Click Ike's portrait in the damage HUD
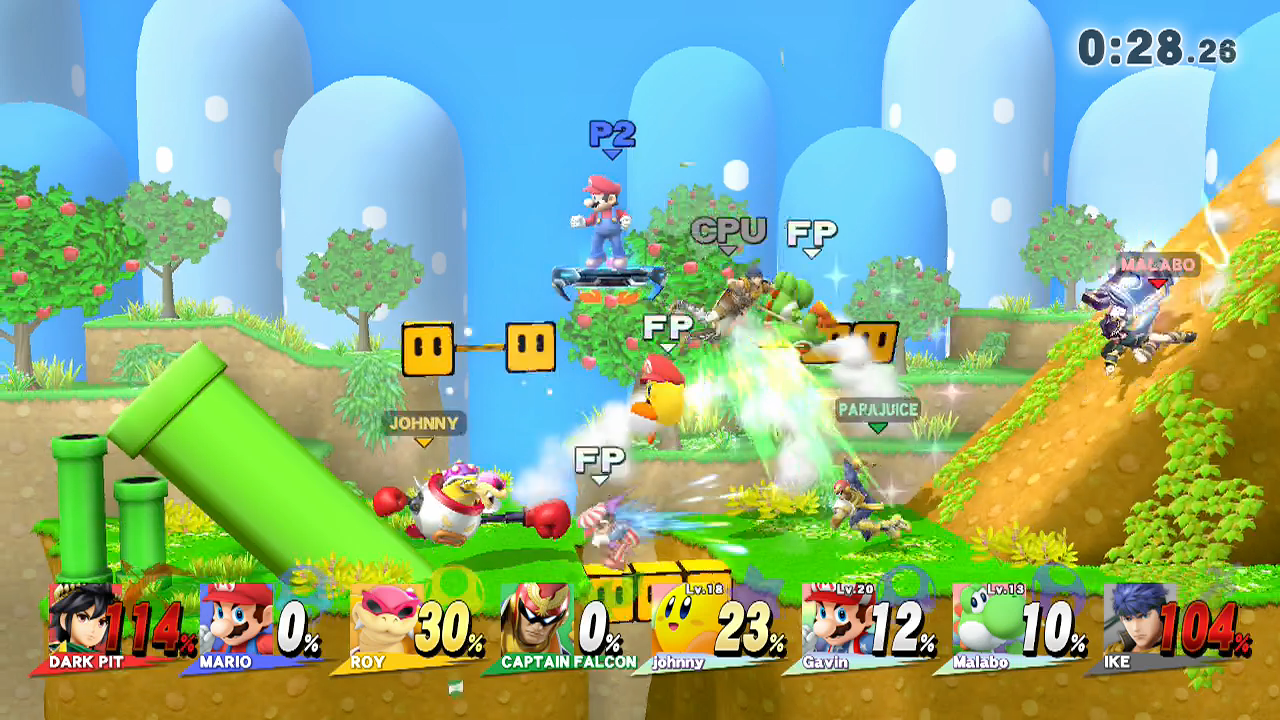 click(1137, 620)
